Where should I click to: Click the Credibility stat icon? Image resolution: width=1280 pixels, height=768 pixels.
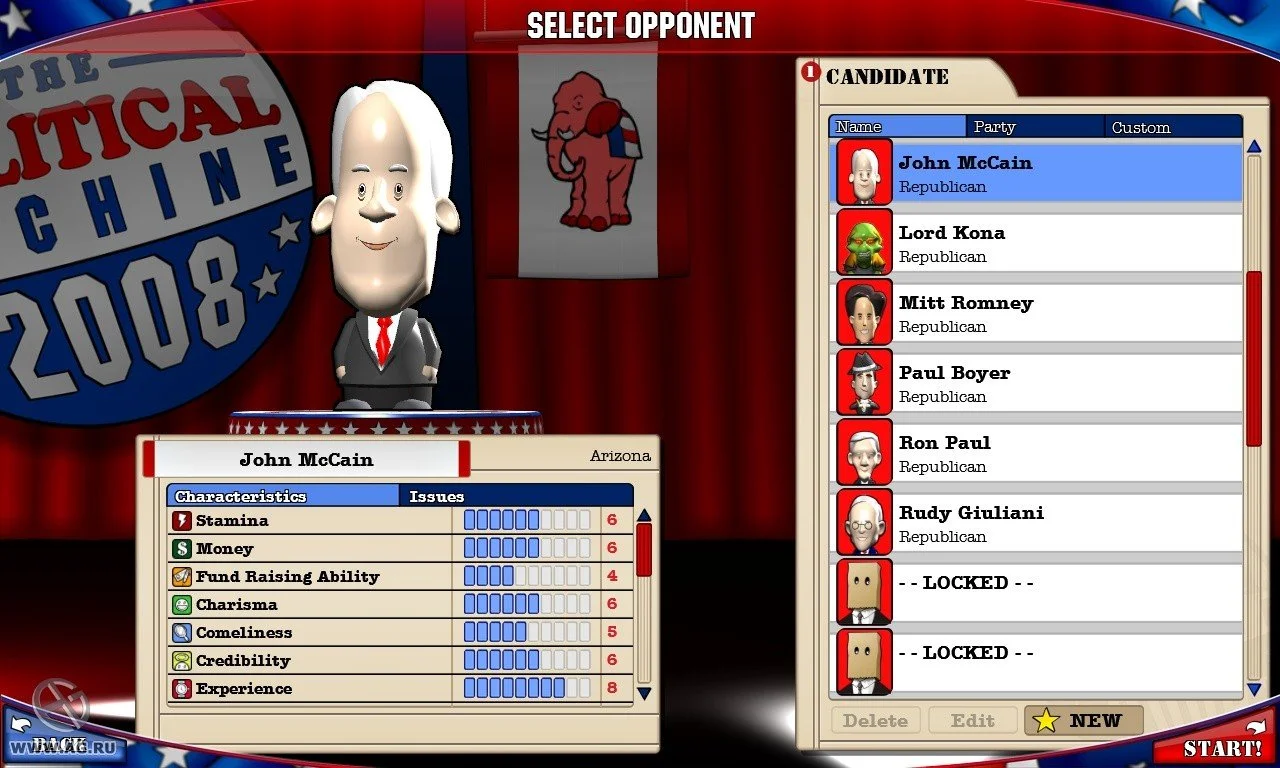coord(180,660)
